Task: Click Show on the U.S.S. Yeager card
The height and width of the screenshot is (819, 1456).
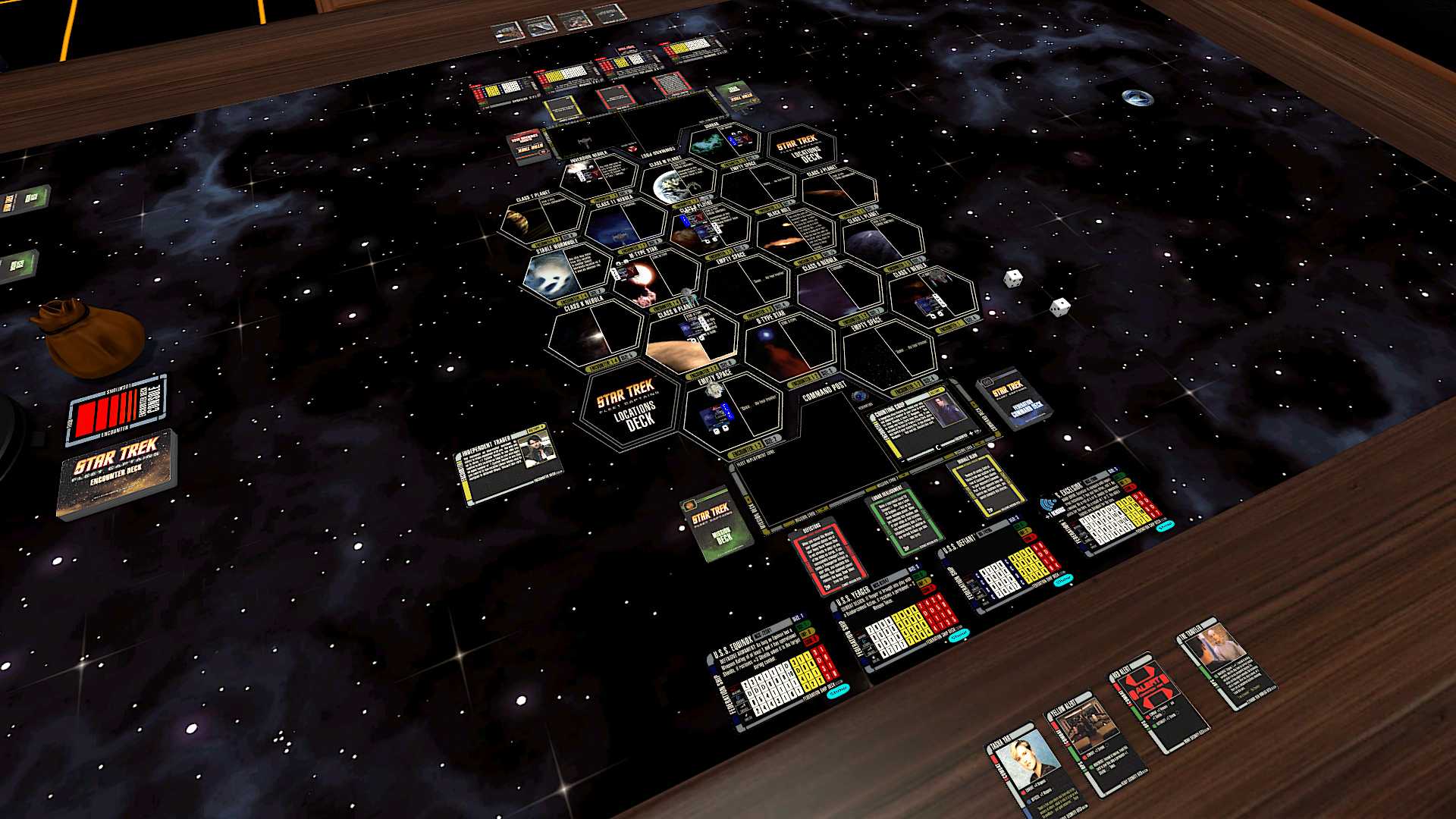Action: tap(959, 635)
